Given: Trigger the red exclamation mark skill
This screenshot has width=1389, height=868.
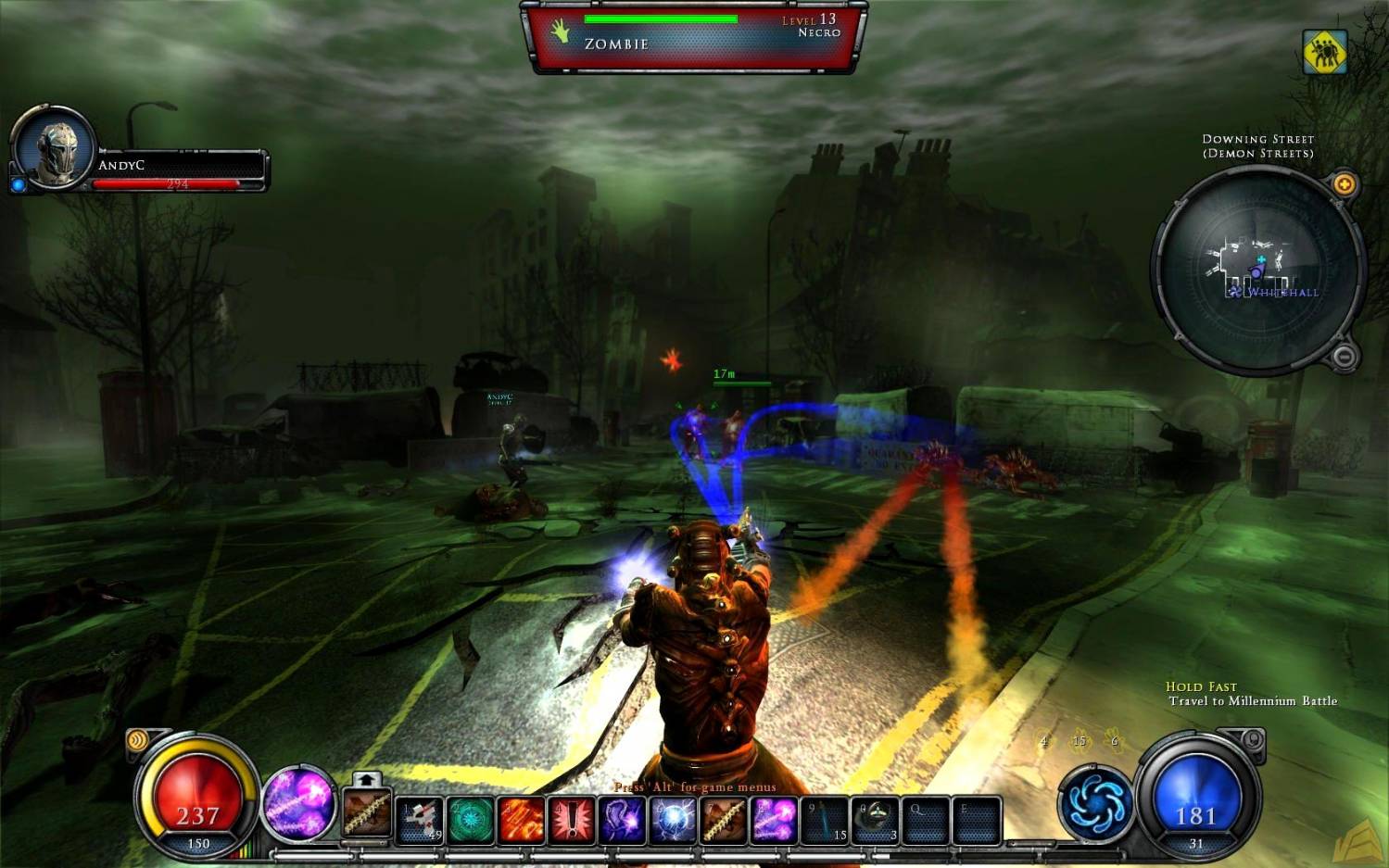Looking at the screenshot, I should coord(571,821).
